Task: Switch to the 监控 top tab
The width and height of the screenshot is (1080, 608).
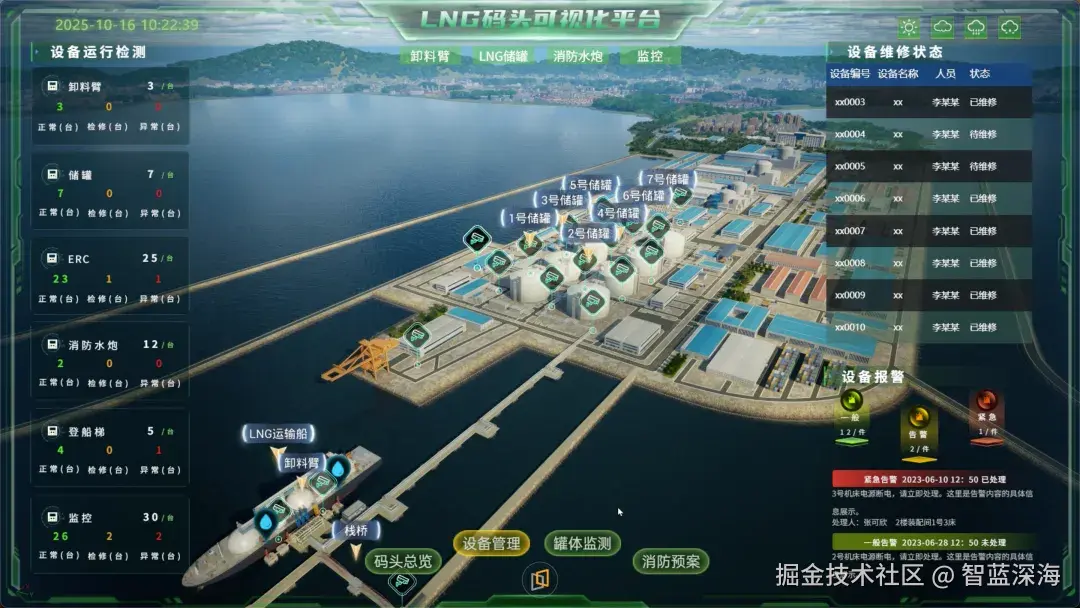Action: 650,57
